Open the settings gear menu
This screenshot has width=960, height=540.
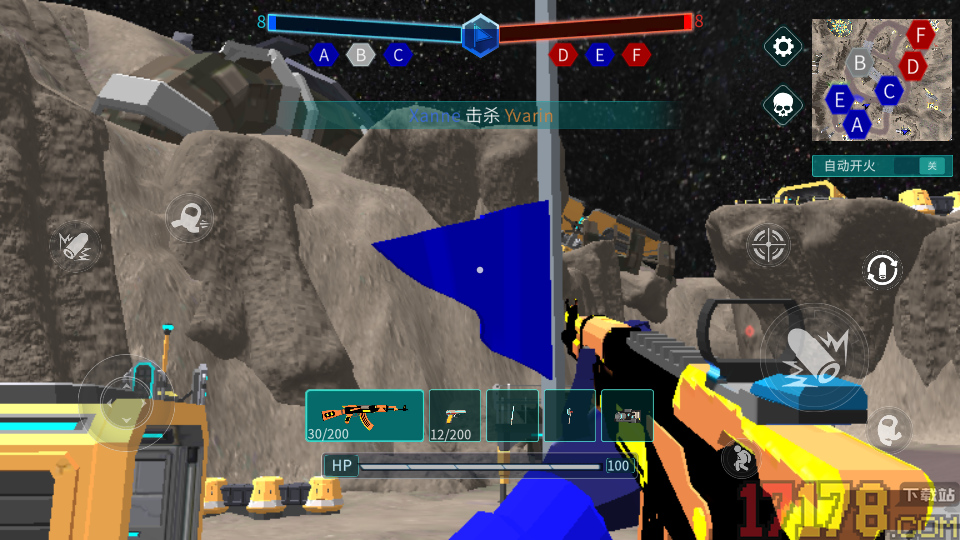[x=783, y=46]
